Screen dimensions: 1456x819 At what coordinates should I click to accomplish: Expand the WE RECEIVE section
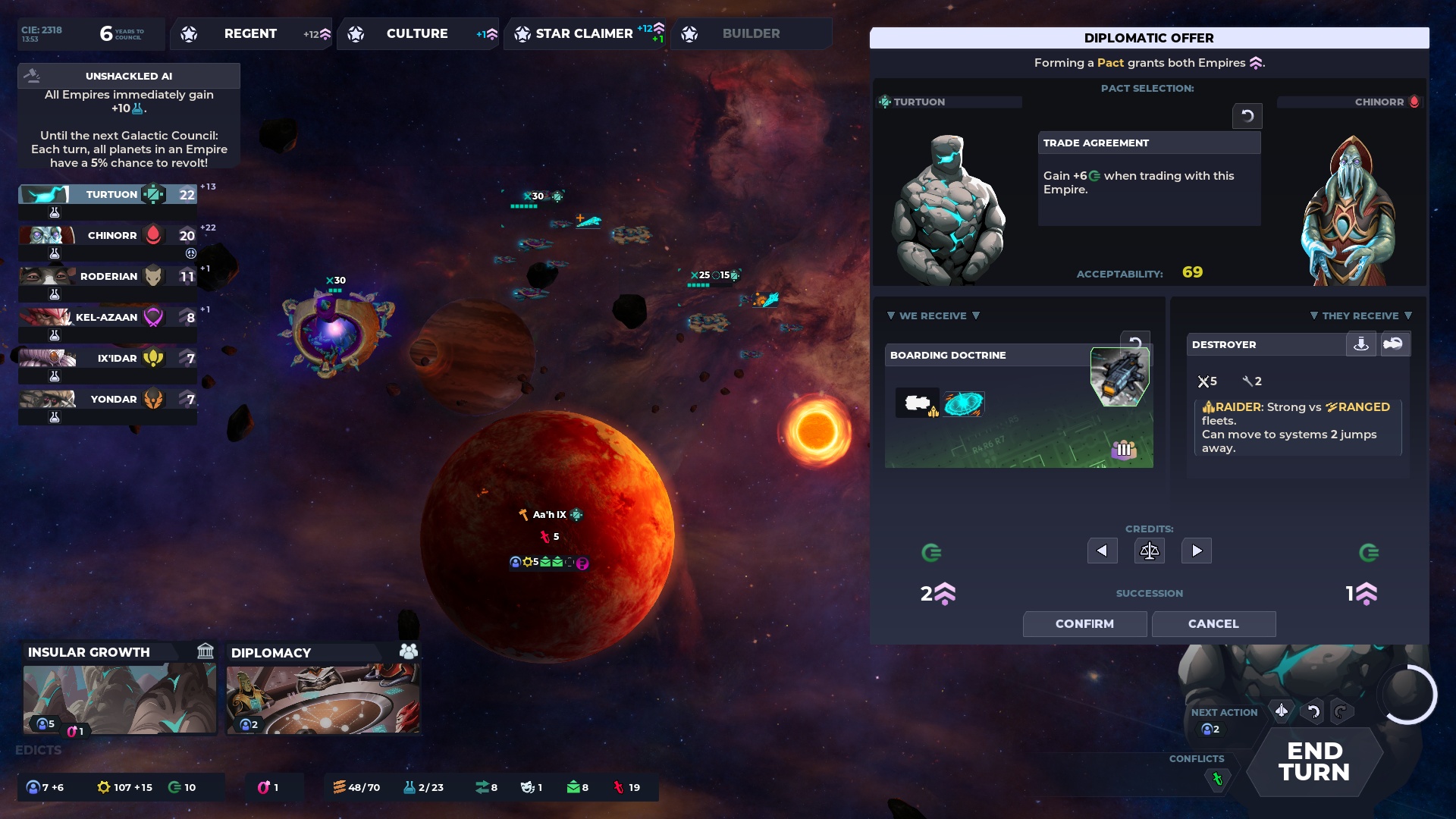click(934, 315)
